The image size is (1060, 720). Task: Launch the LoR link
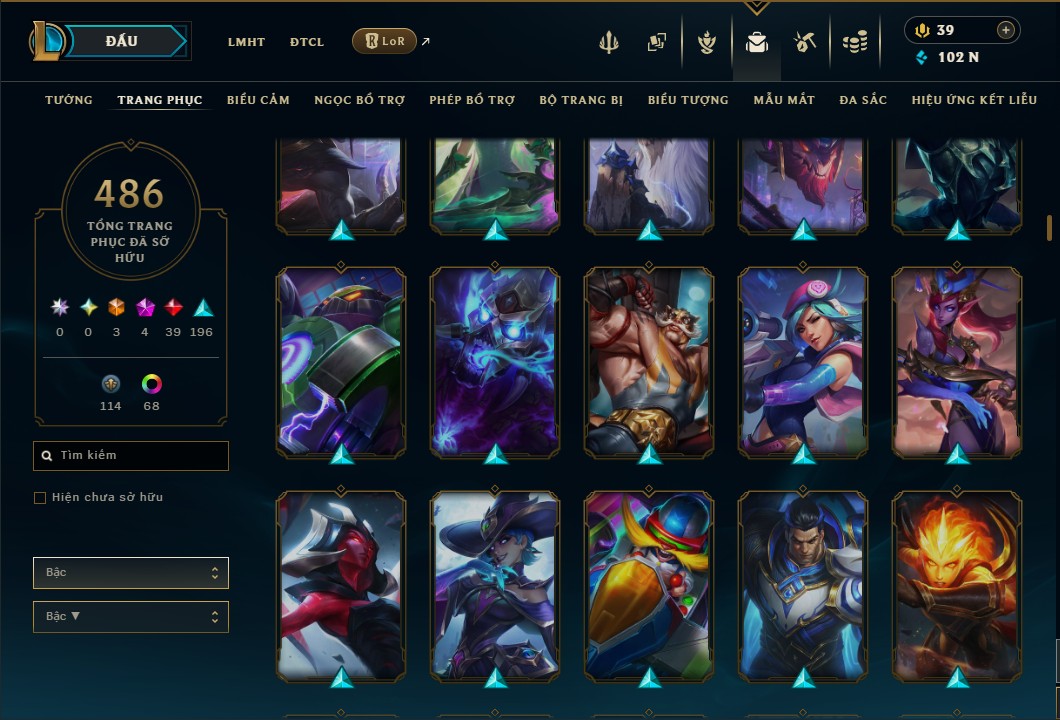(x=385, y=41)
